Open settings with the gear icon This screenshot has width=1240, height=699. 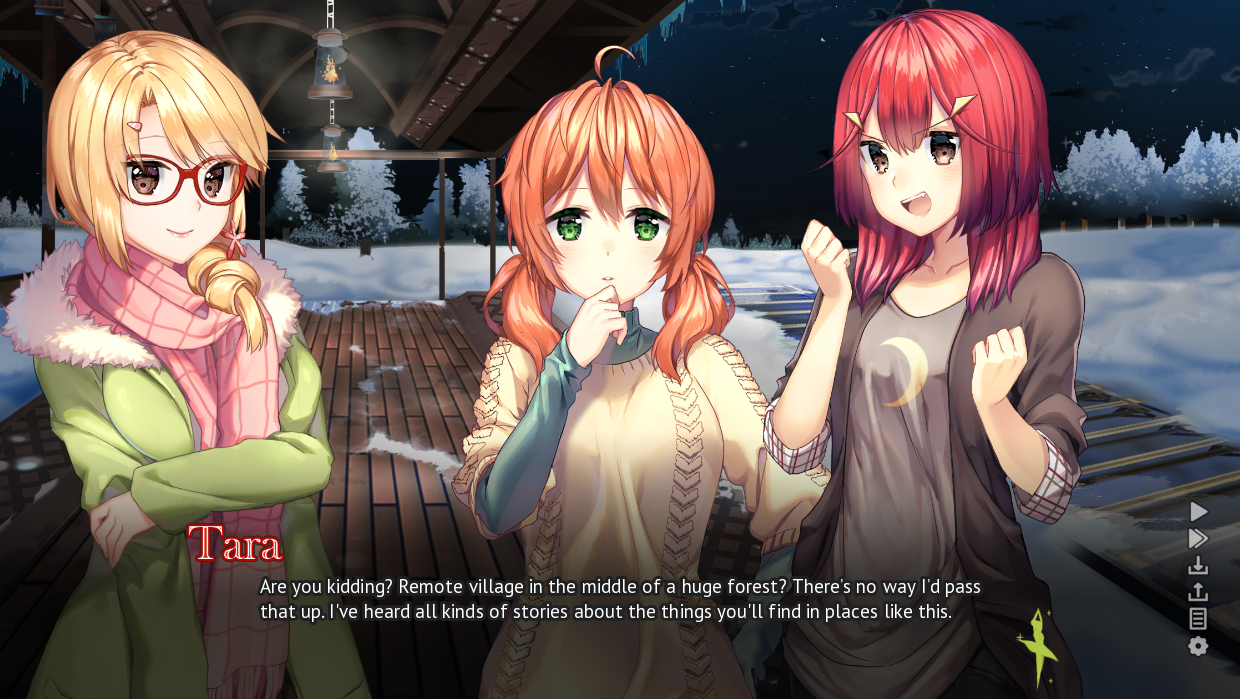coord(1198,646)
